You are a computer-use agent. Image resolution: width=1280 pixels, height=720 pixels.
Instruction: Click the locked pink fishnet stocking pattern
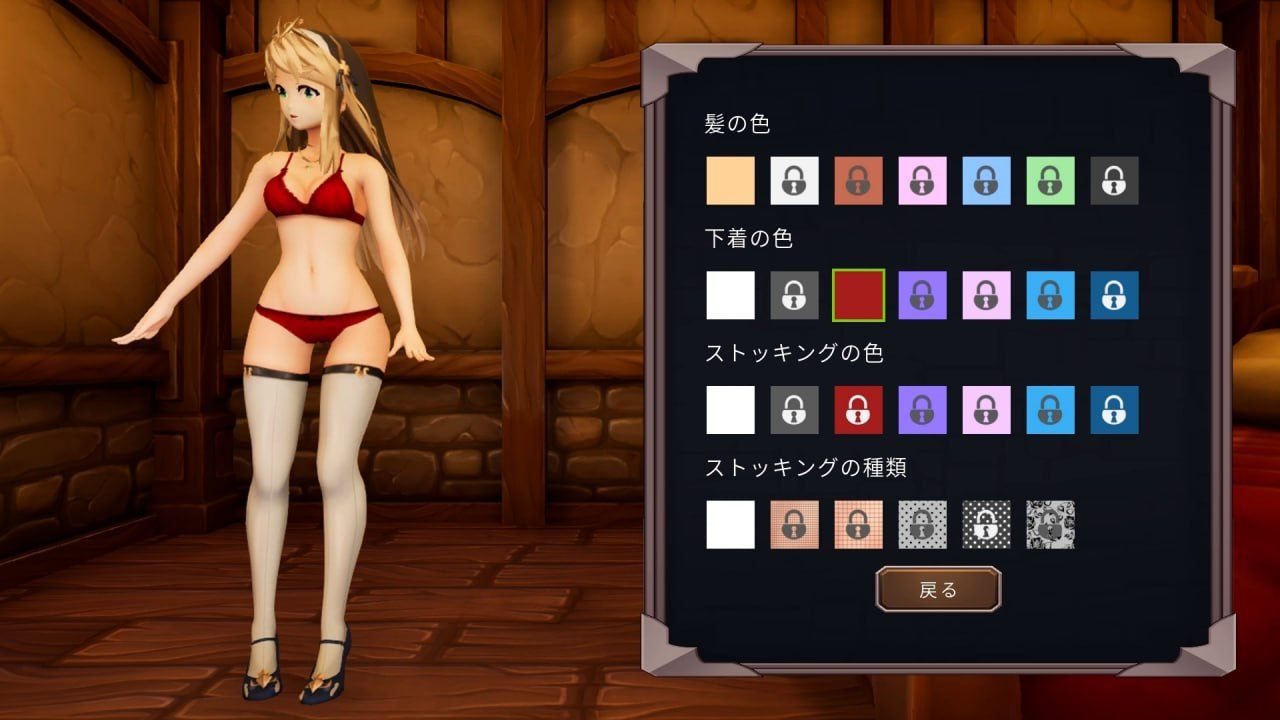click(x=794, y=524)
